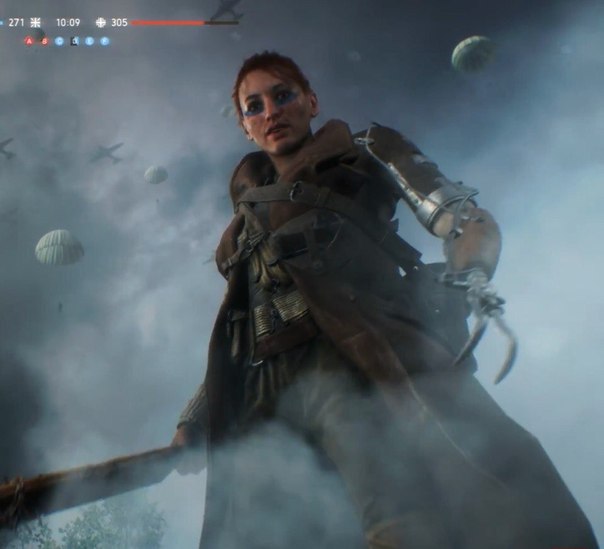Select the blue objective F flag icon

tap(104, 41)
